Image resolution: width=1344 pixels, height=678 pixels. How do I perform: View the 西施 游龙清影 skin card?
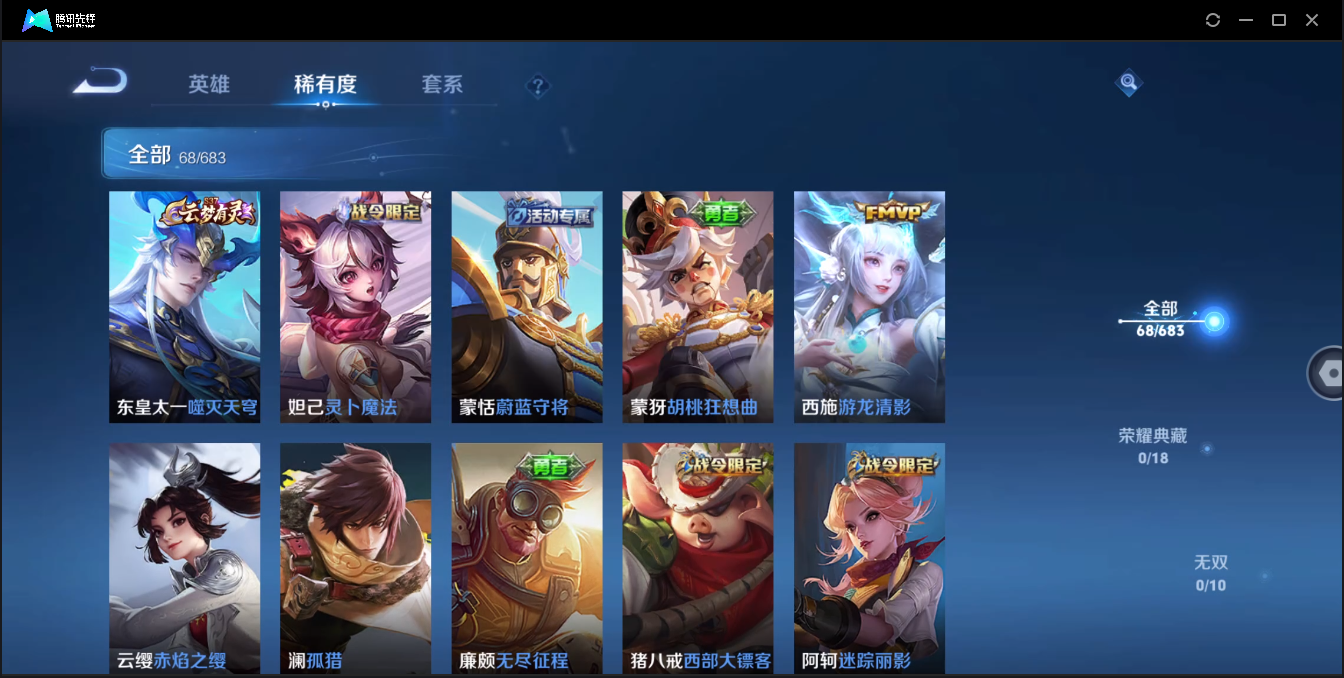coord(869,306)
